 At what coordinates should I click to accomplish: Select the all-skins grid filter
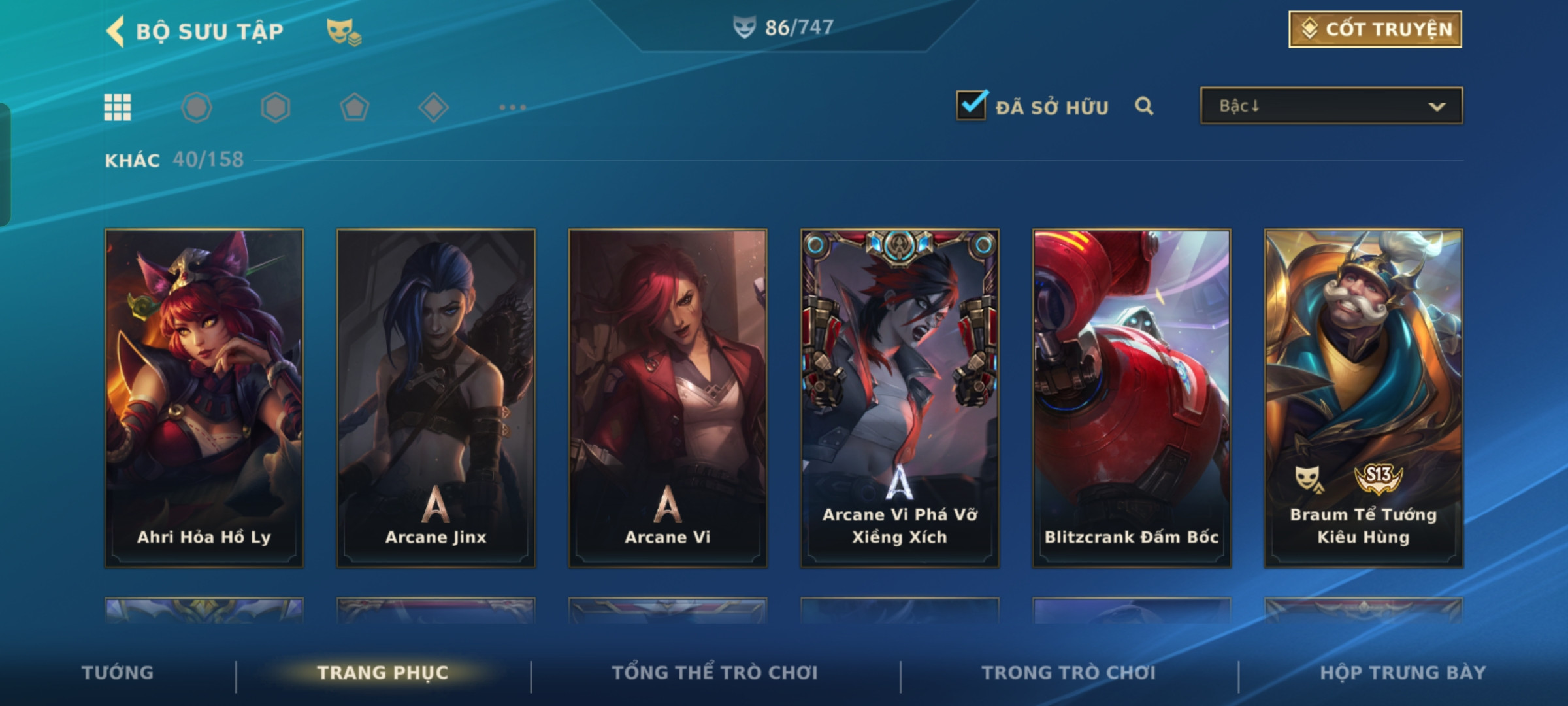pos(118,107)
